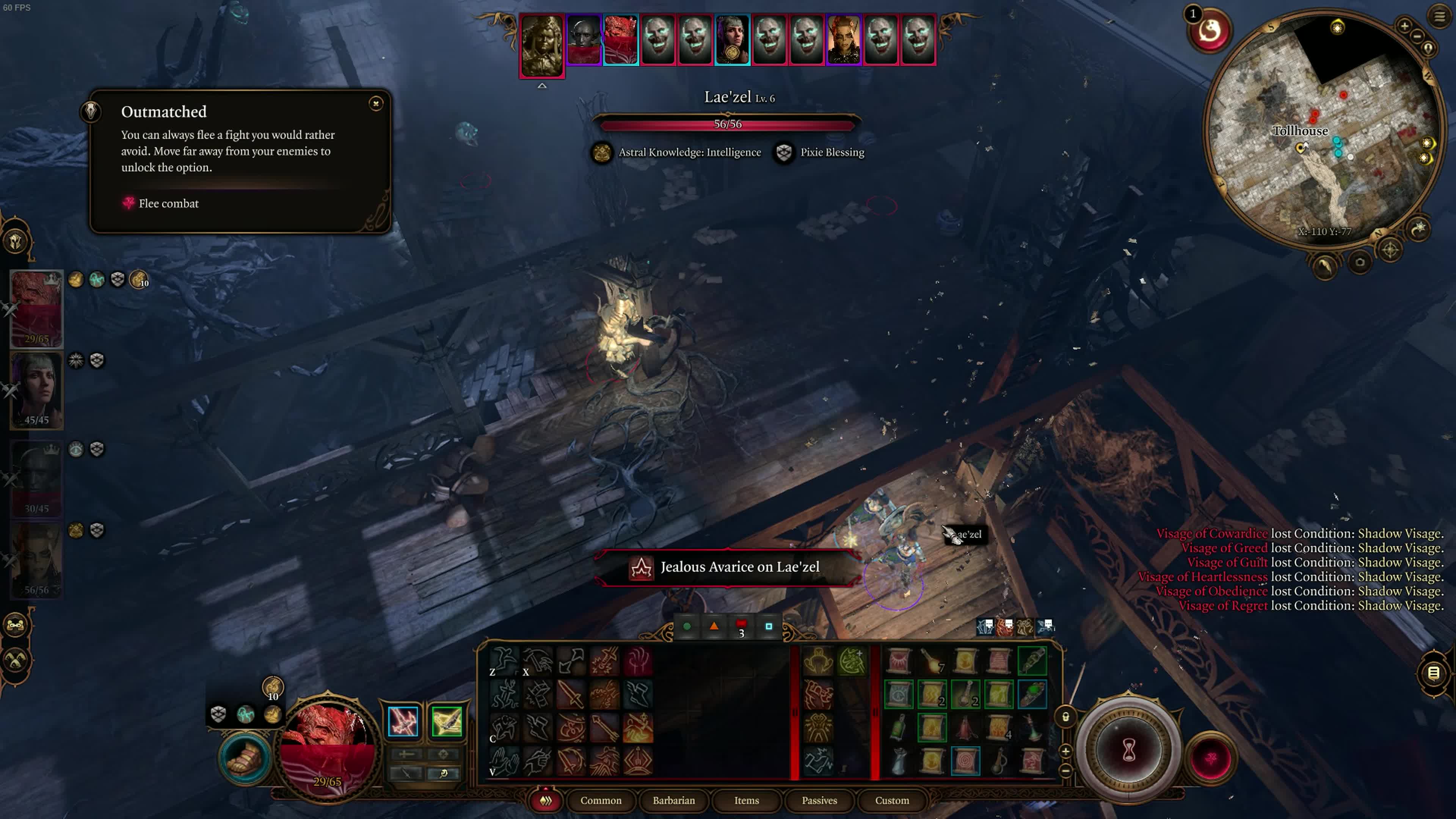Viewport: 1456px width, 819px height.
Task: Select the ranged bow weapon slot
Action: pyautogui.click(x=447, y=722)
